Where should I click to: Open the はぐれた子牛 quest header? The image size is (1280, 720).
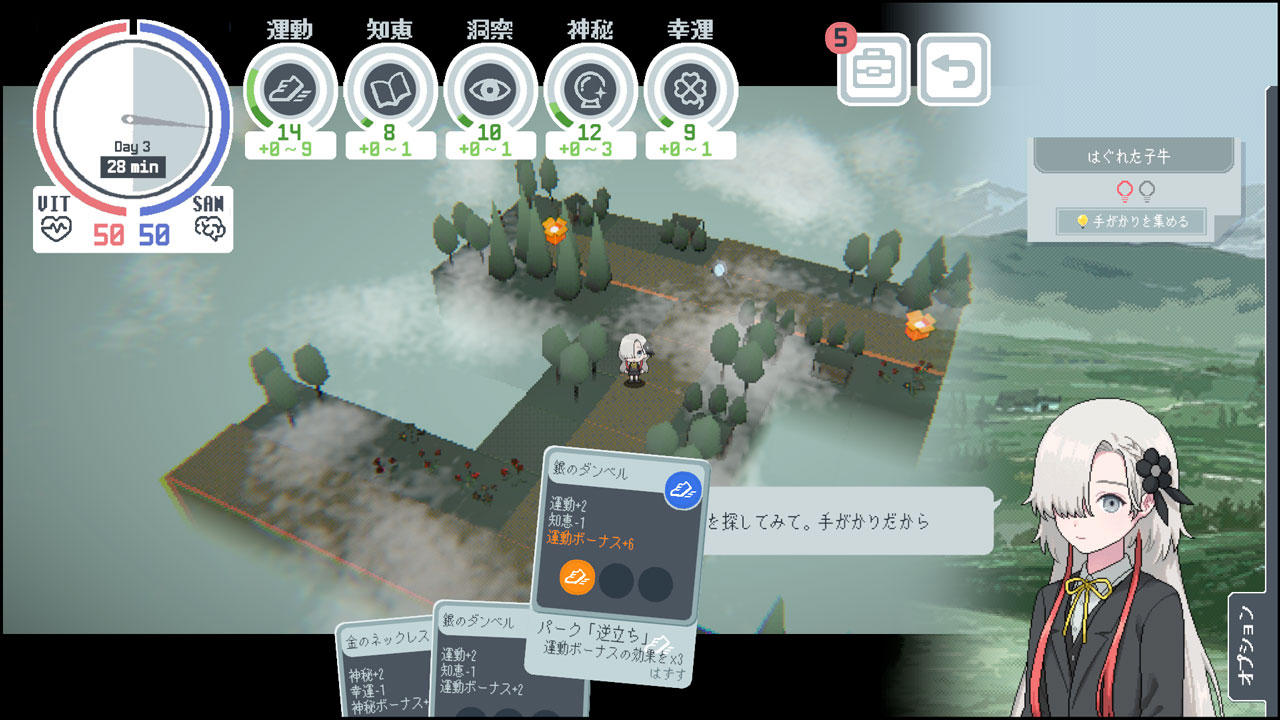(1128, 156)
